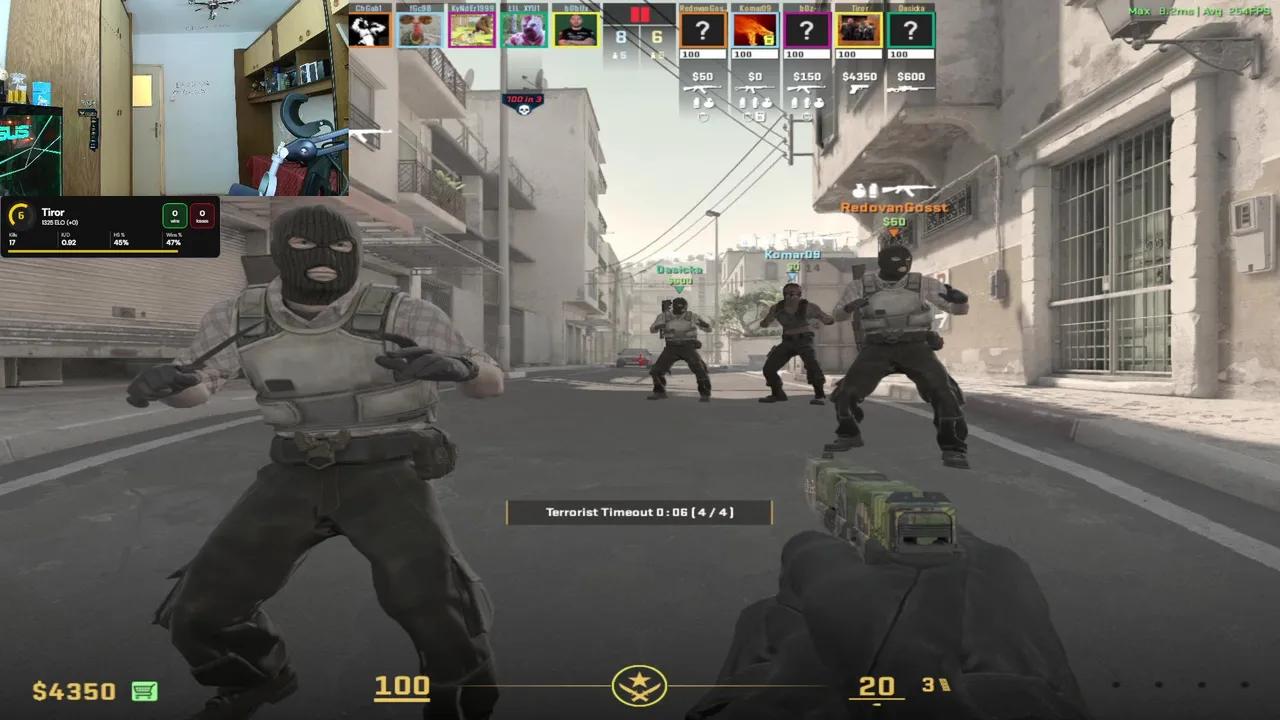The image size is (1280, 720).
Task: Click the red losses counter badge
Action: coord(202,213)
